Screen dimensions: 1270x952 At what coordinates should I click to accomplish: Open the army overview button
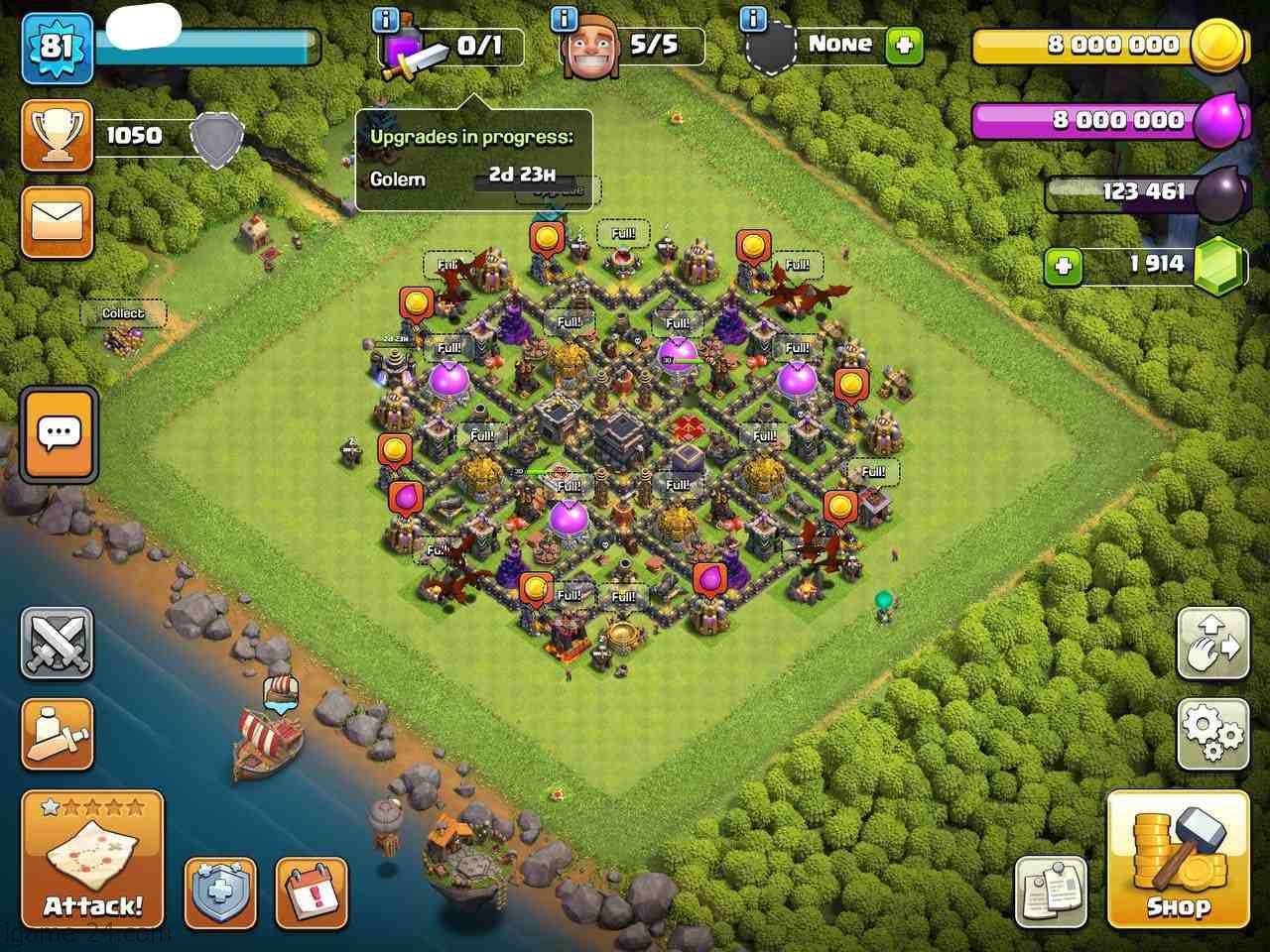58,735
